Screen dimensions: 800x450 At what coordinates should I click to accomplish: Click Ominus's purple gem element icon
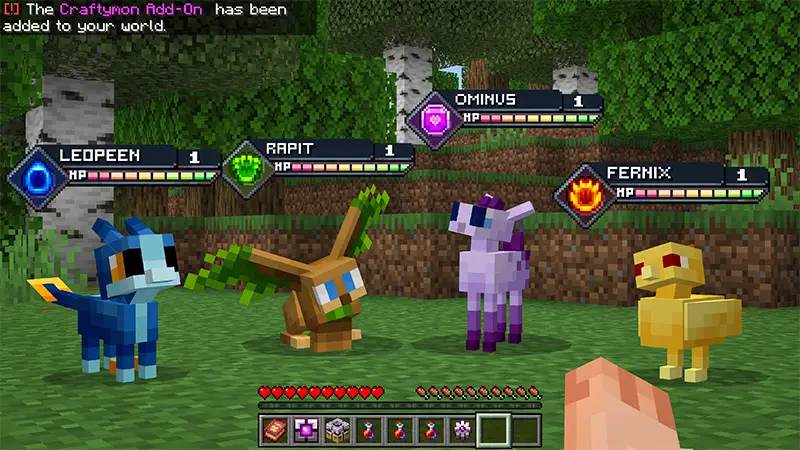(x=435, y=120)
